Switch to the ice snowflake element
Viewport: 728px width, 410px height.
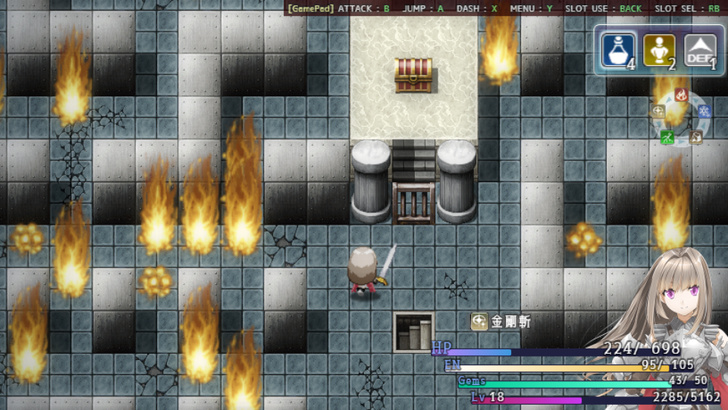(702, 112)
